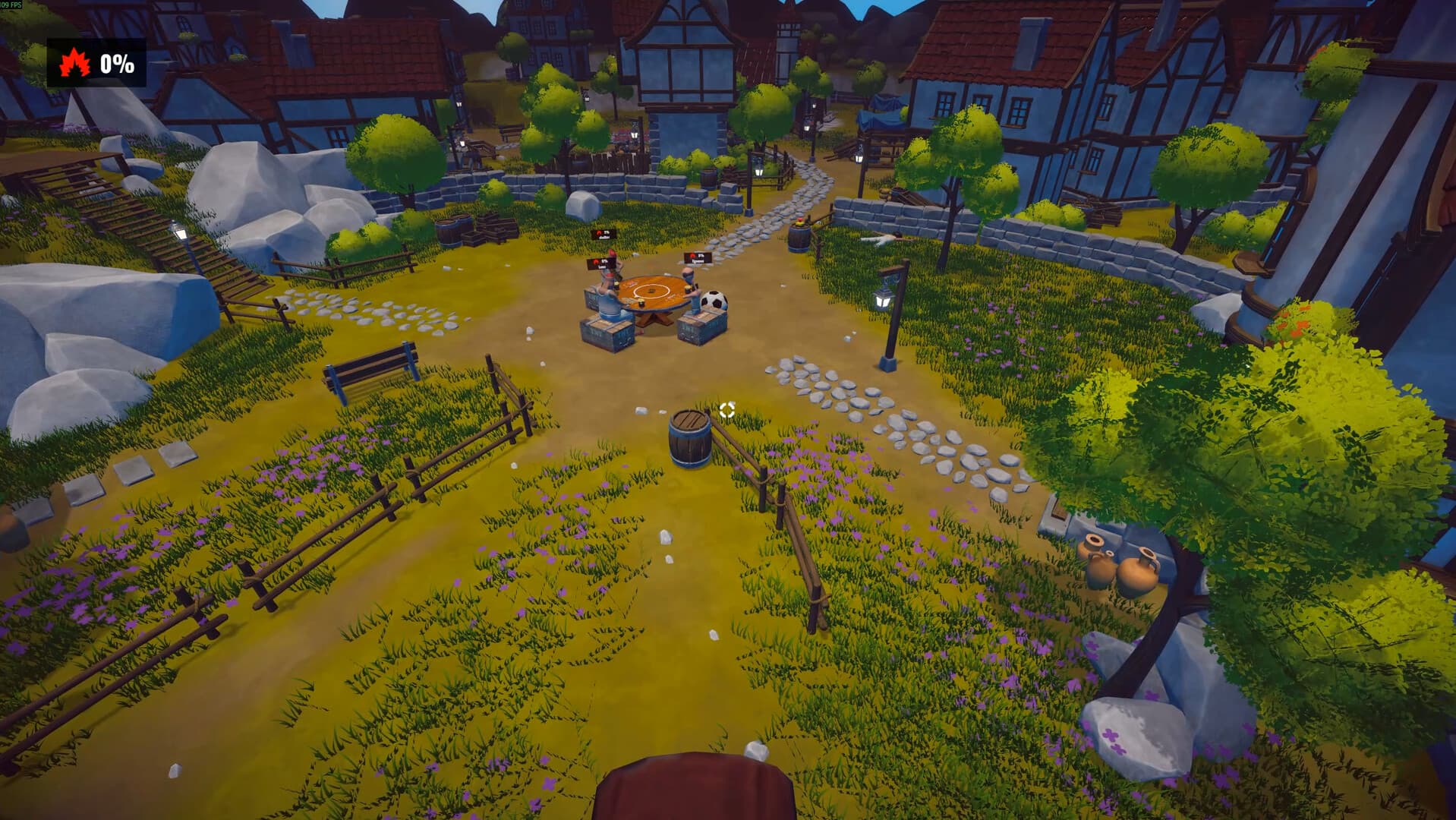Toggle the lantern on the right lamp post
Image resolution: width=1456 pixels, height=820 pixels.
coord(882,300)
